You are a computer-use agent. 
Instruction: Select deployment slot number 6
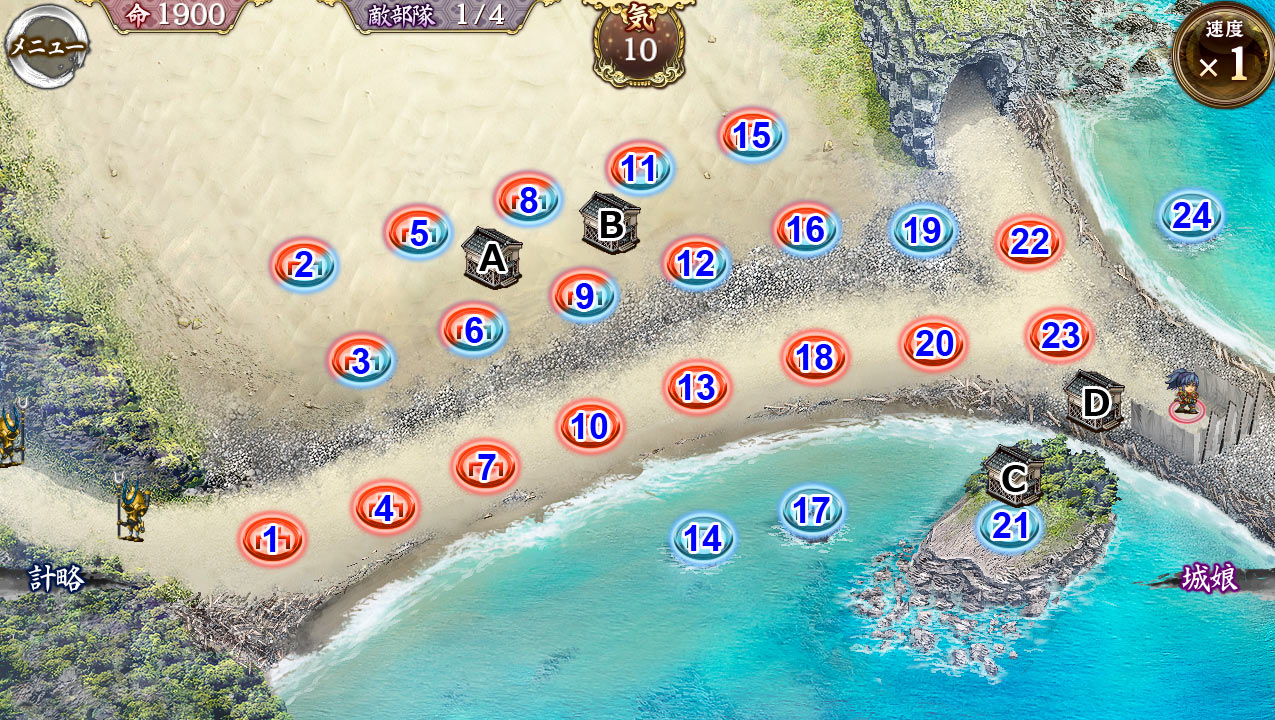[x=473, y=330]
